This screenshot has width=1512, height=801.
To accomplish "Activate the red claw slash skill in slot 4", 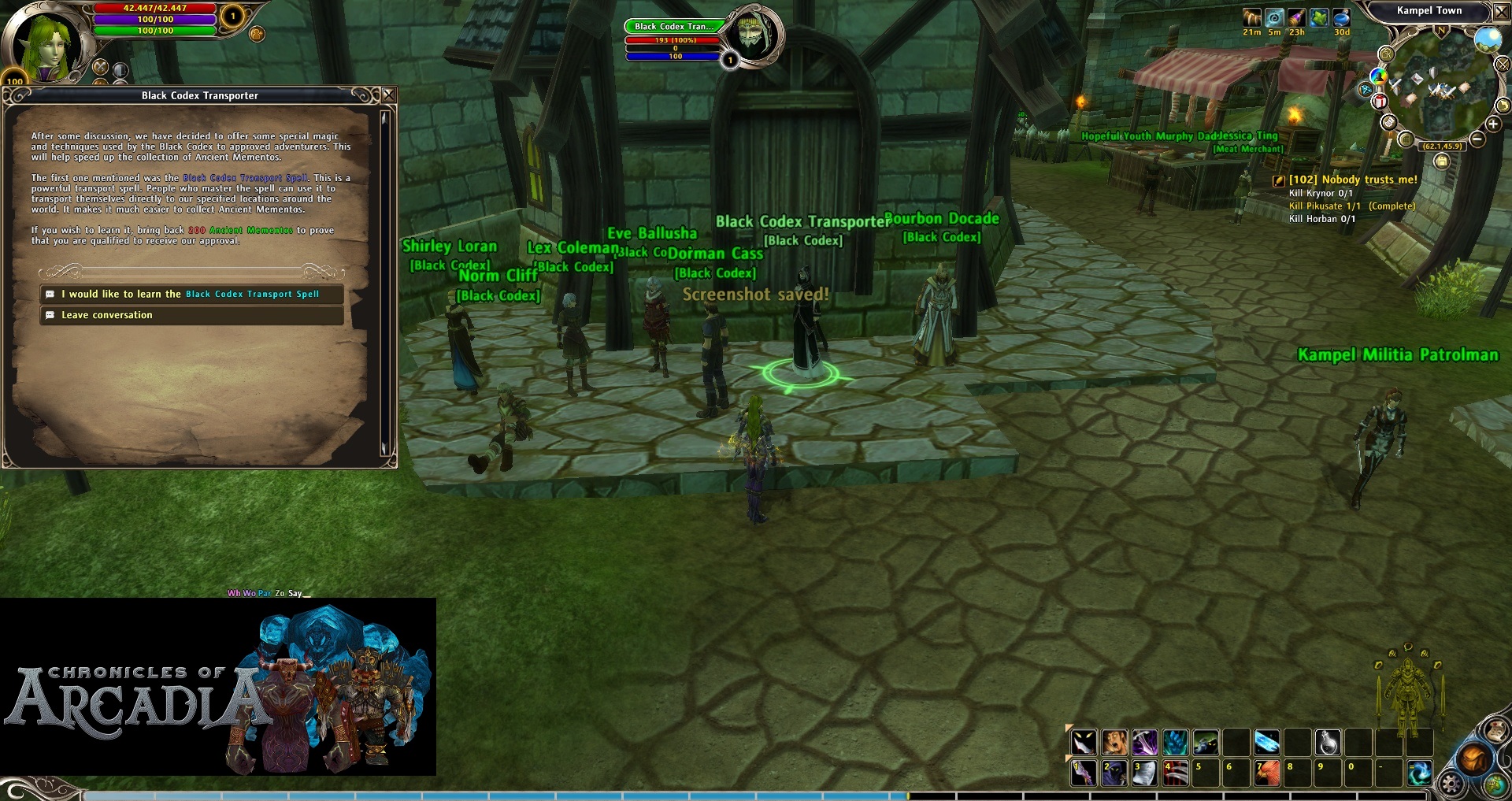I will click(1175, 773).
